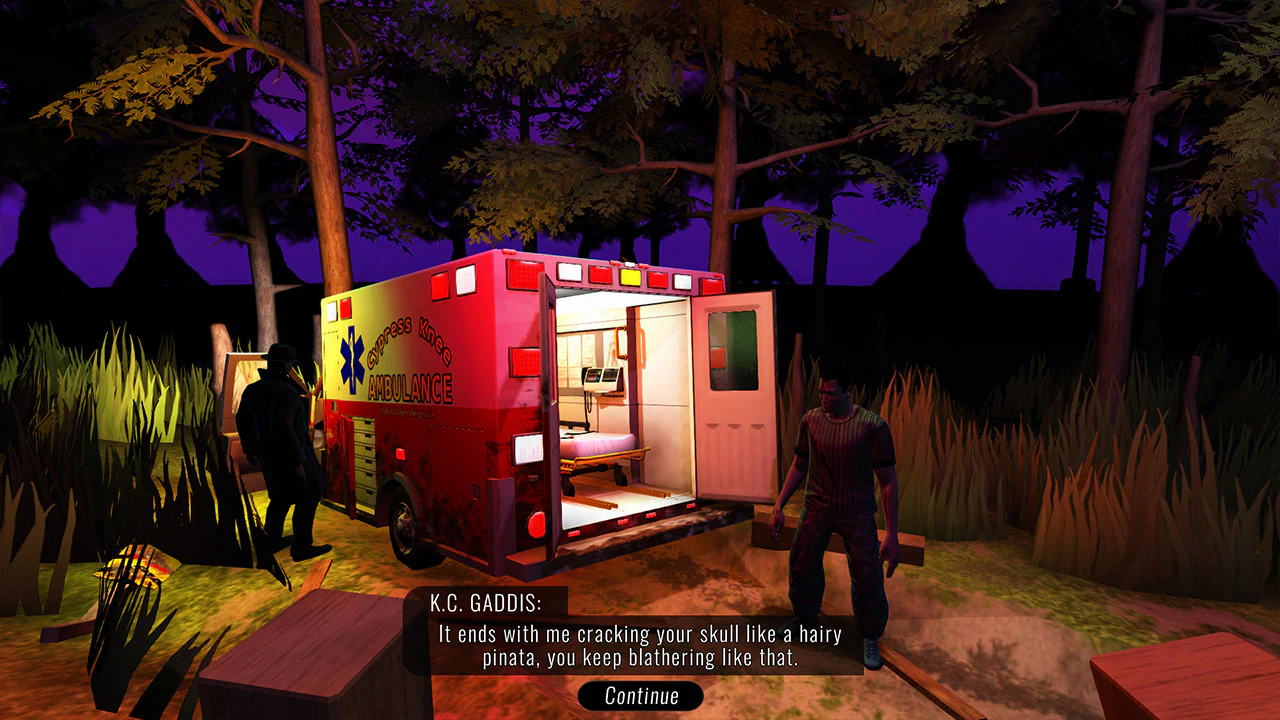The image size is (1280, 720).
Task: Click the amber warning light on the roof
Action: click(x=629, y=277)
